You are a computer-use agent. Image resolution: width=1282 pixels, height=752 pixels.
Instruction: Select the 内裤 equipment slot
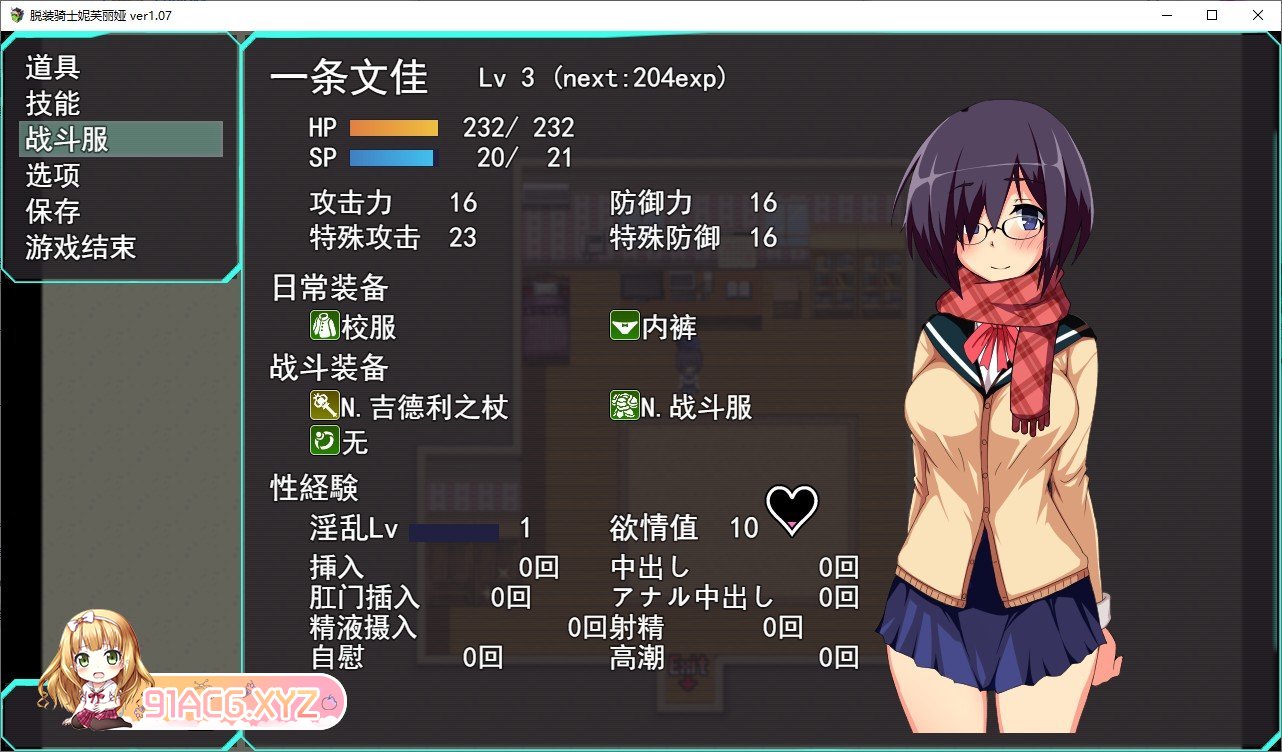click(x=654, y=327)
